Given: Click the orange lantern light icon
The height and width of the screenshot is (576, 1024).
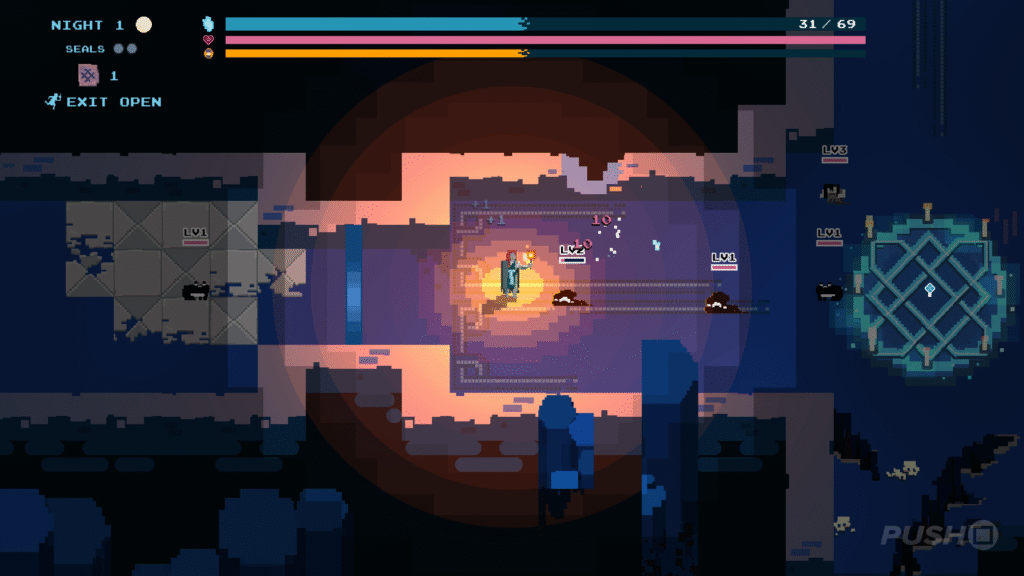Looking at the screenshot, I should 209,53.
